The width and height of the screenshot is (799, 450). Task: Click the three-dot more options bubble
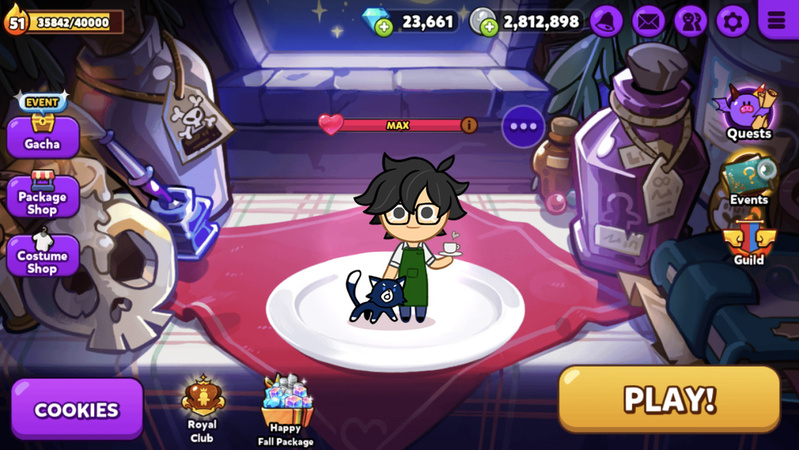tap(524, 126)
